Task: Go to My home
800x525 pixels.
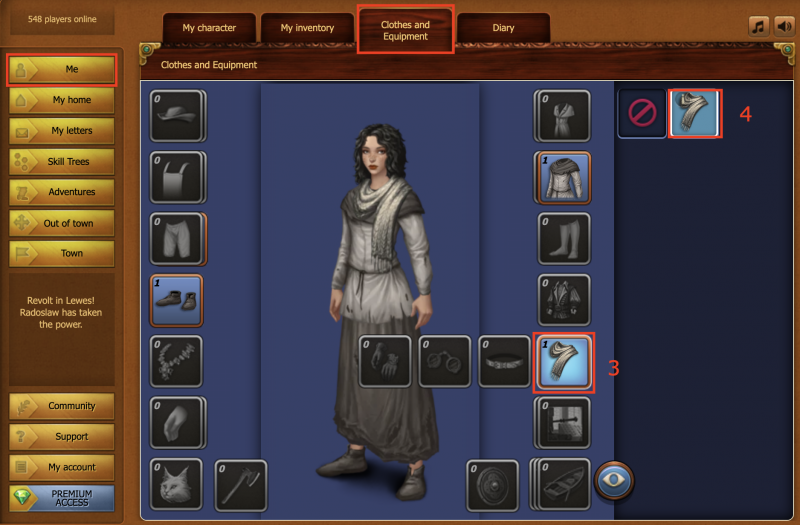Action: pos(62,100)
